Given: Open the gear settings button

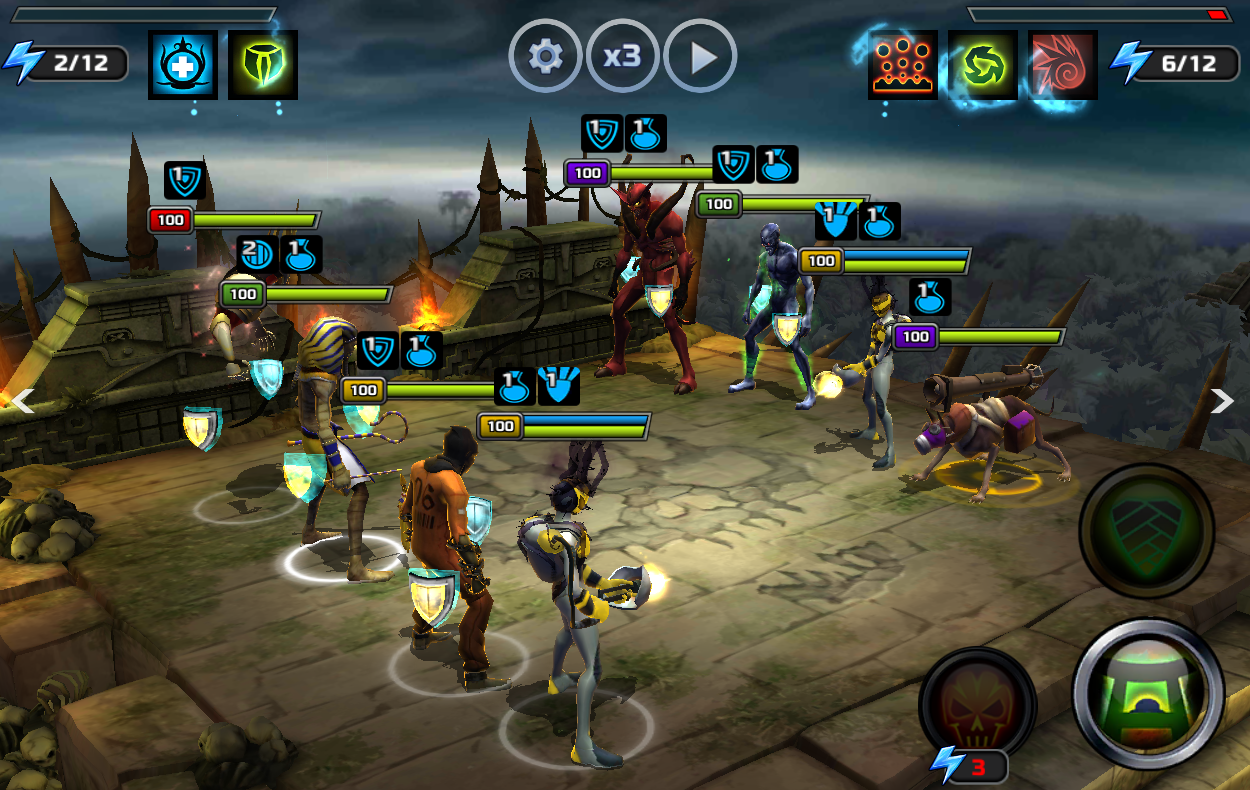Looking at the screenshot, I should [545, 56].
